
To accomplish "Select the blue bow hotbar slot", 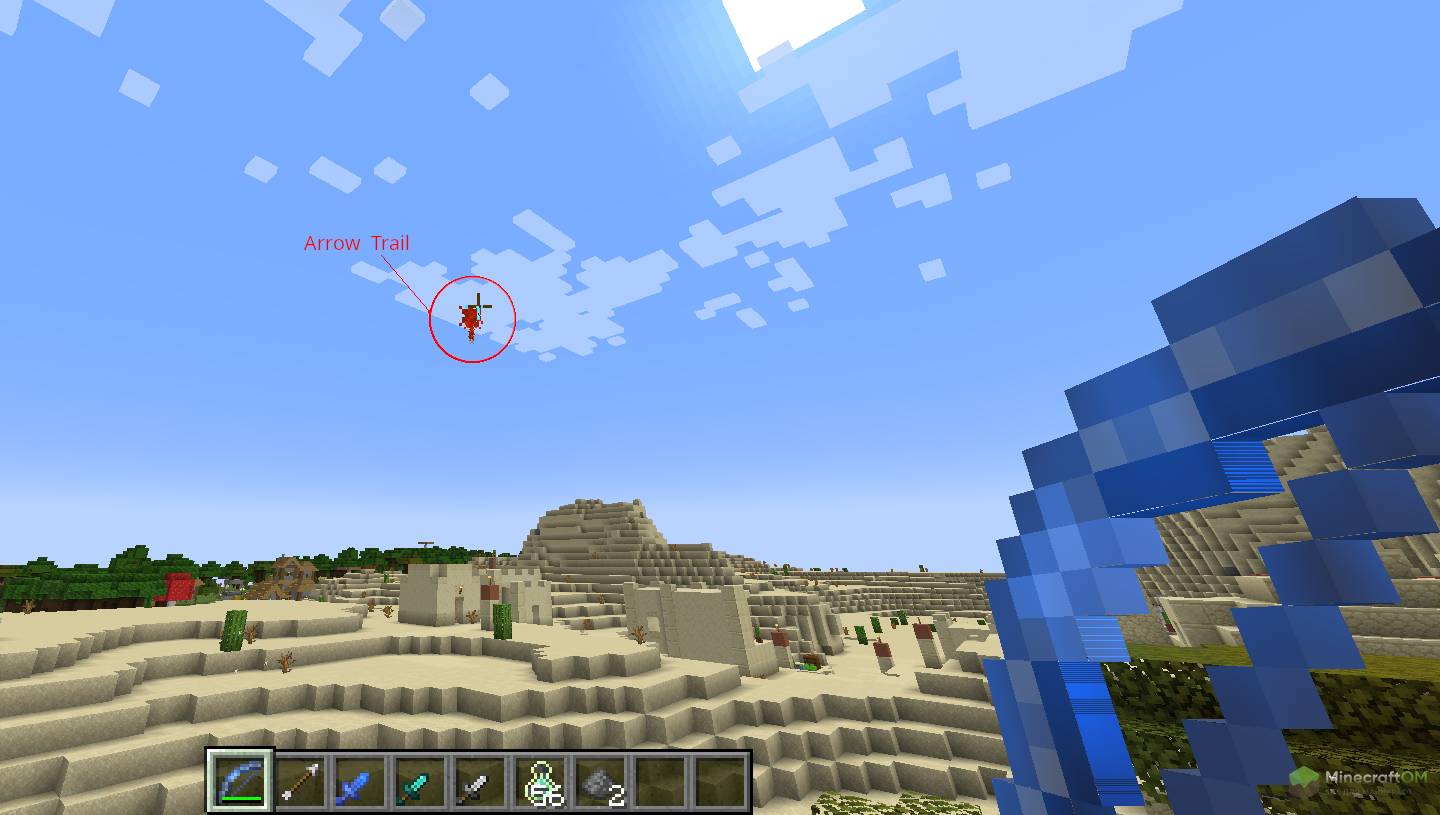I will click(241, 781).
